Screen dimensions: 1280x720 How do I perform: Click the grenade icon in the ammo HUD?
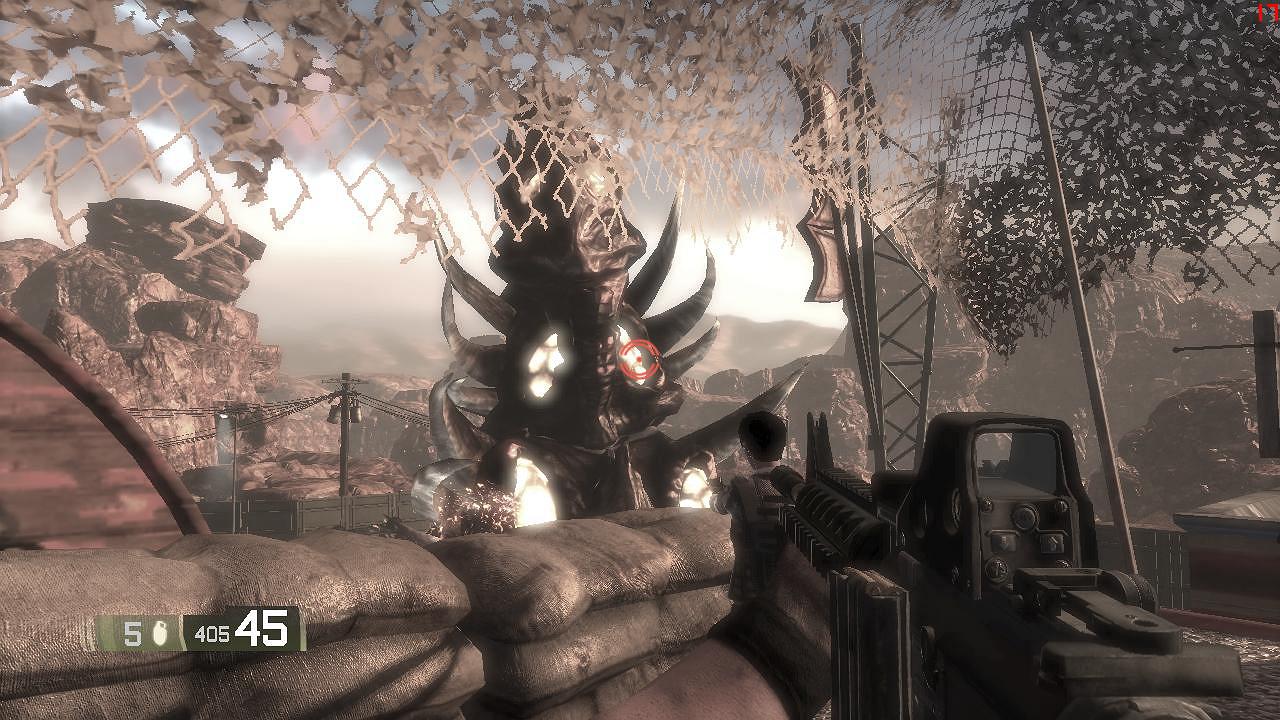pos(163,633)
